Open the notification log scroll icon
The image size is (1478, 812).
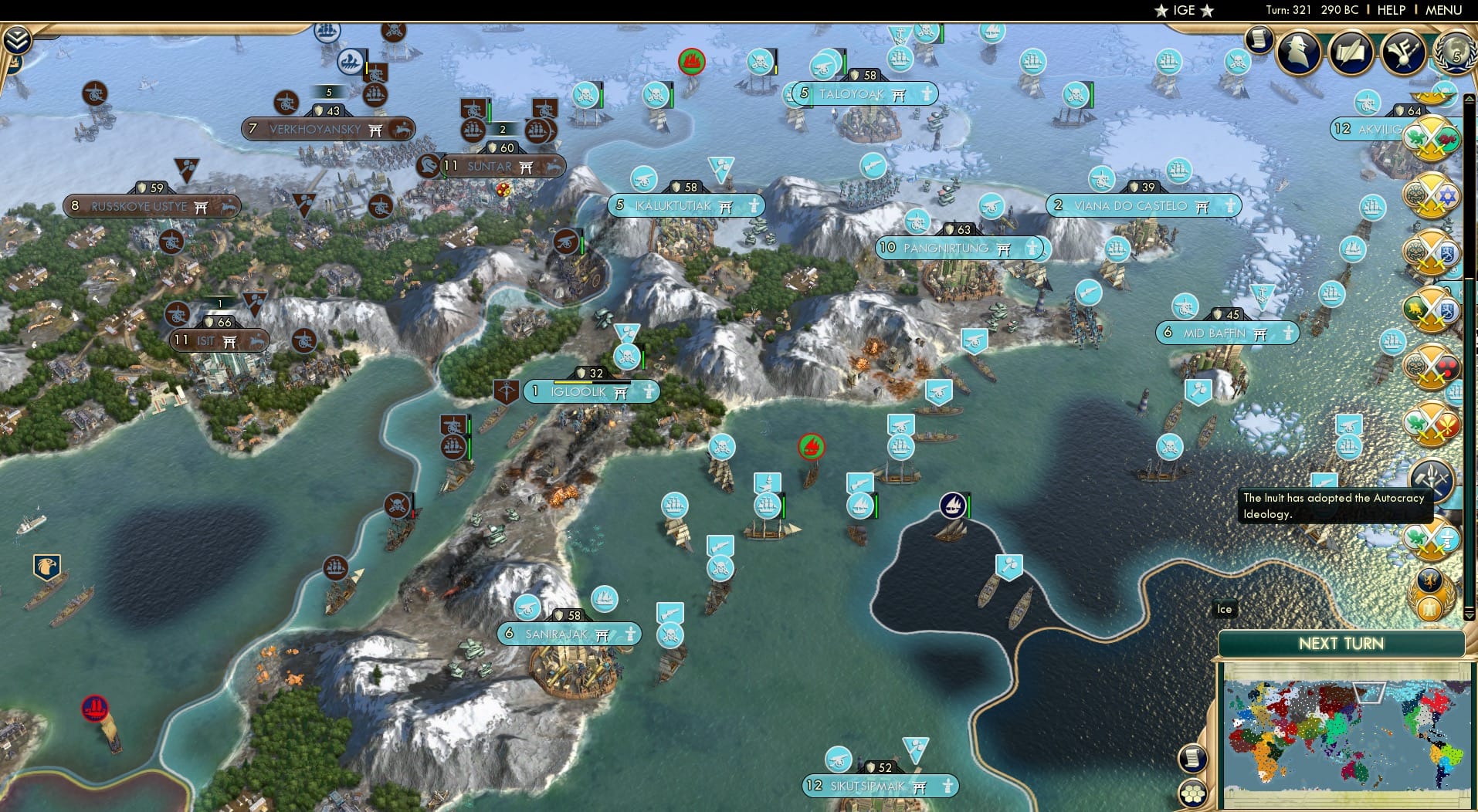click(x=1257, y=39)
